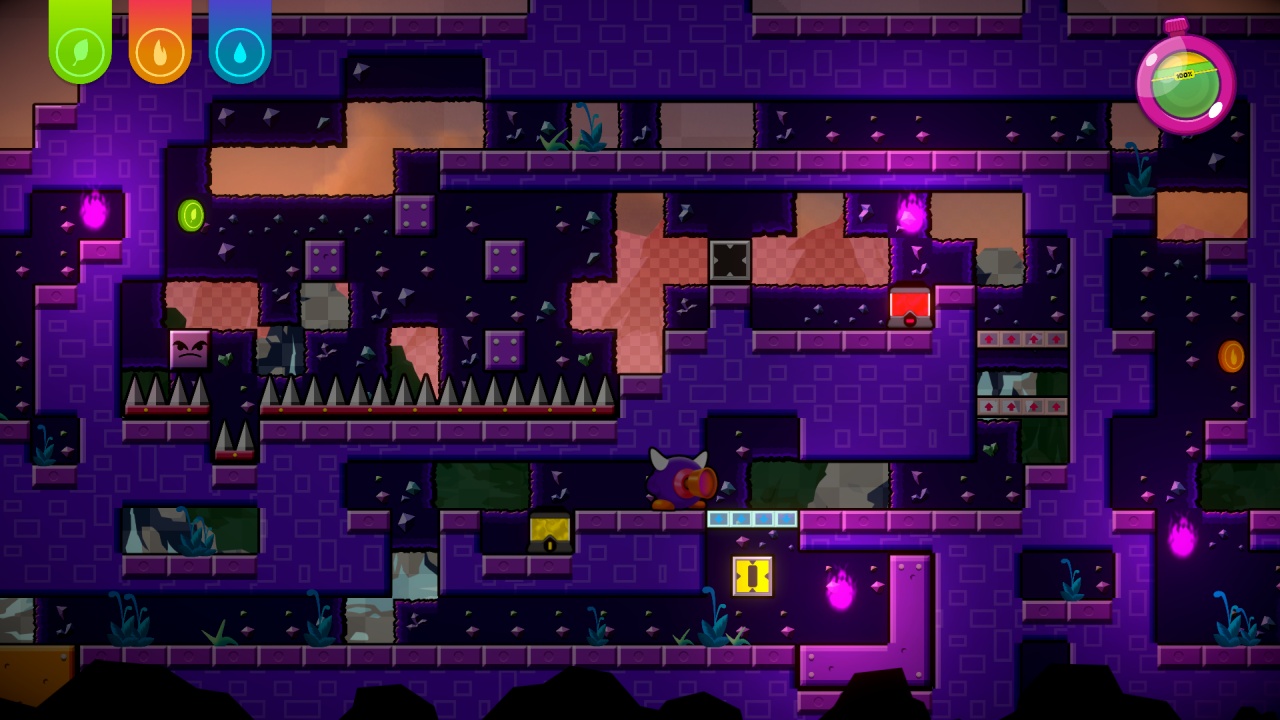Click the red box with keyhole

[908, 305]
